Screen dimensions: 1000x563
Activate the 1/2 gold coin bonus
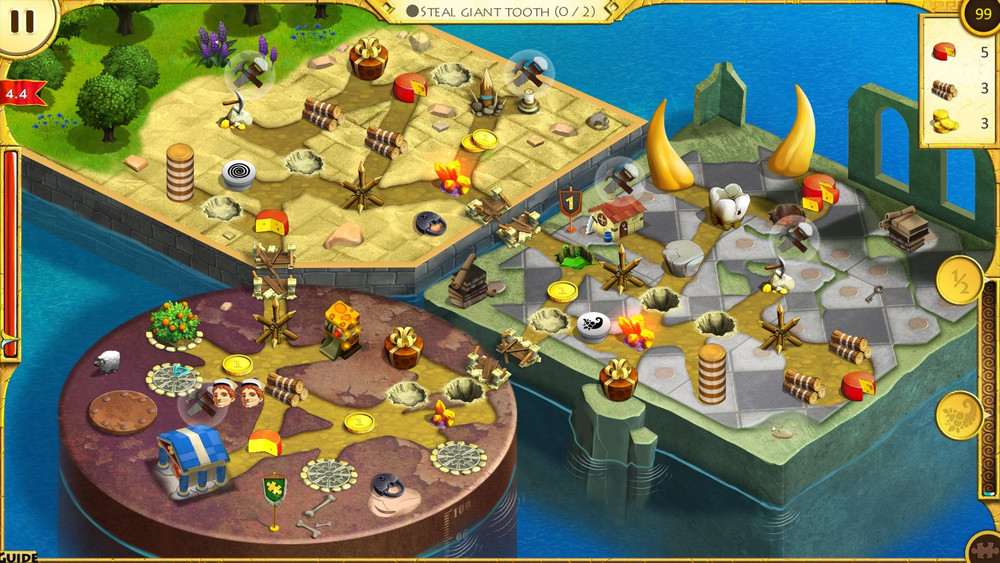[x=961, y=281]
